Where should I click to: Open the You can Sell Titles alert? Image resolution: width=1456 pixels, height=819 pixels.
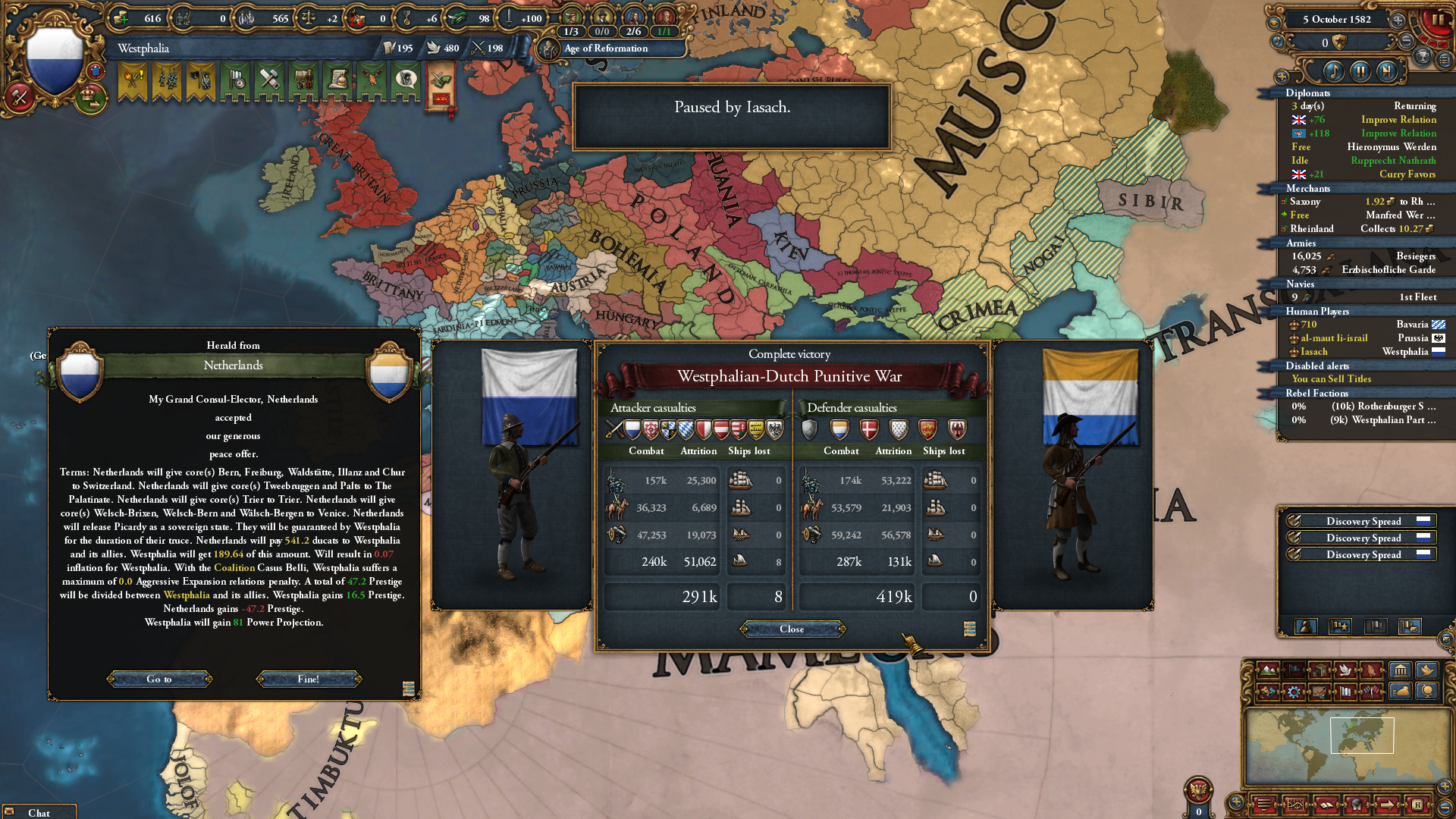pyautogui.click(x=1331, y=379)
